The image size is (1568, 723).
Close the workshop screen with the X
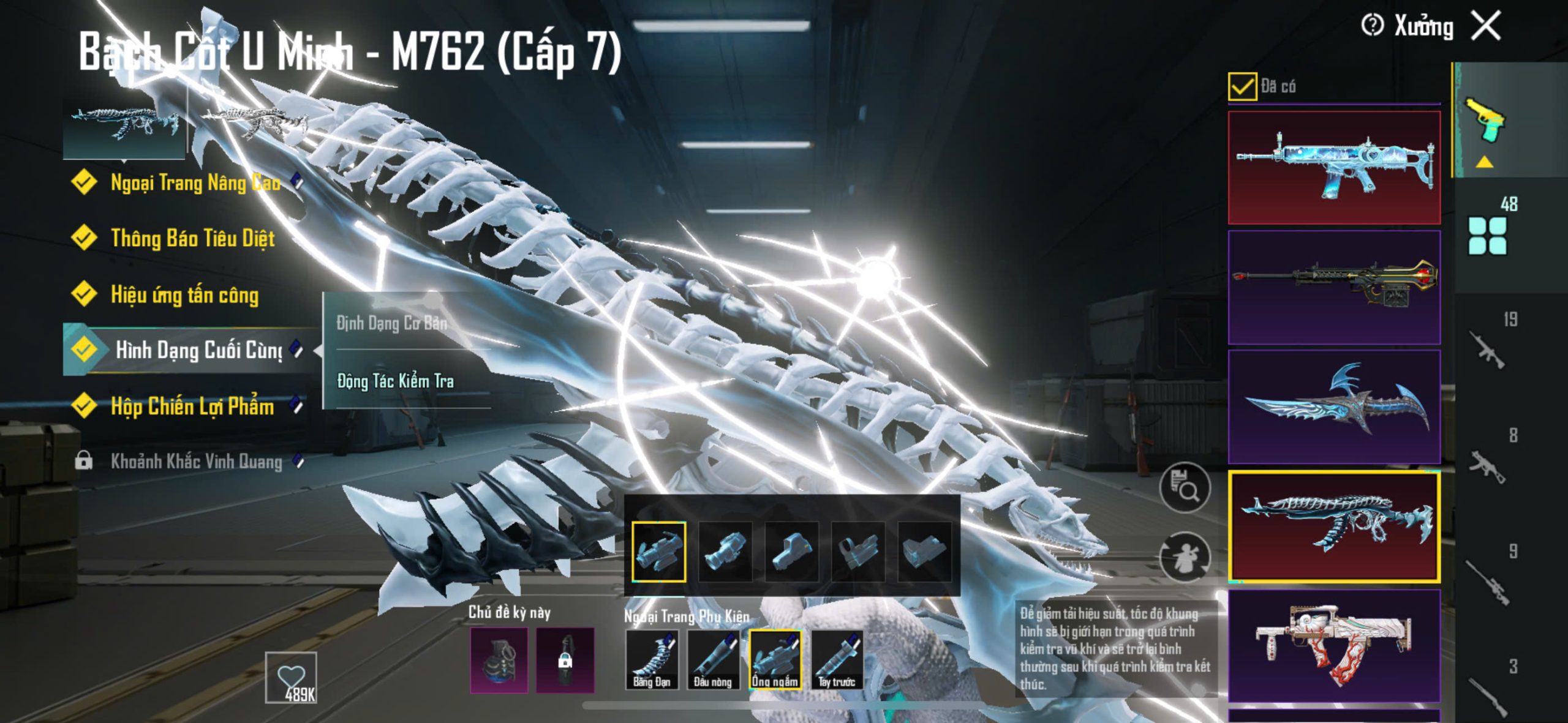coord(1487,26)
